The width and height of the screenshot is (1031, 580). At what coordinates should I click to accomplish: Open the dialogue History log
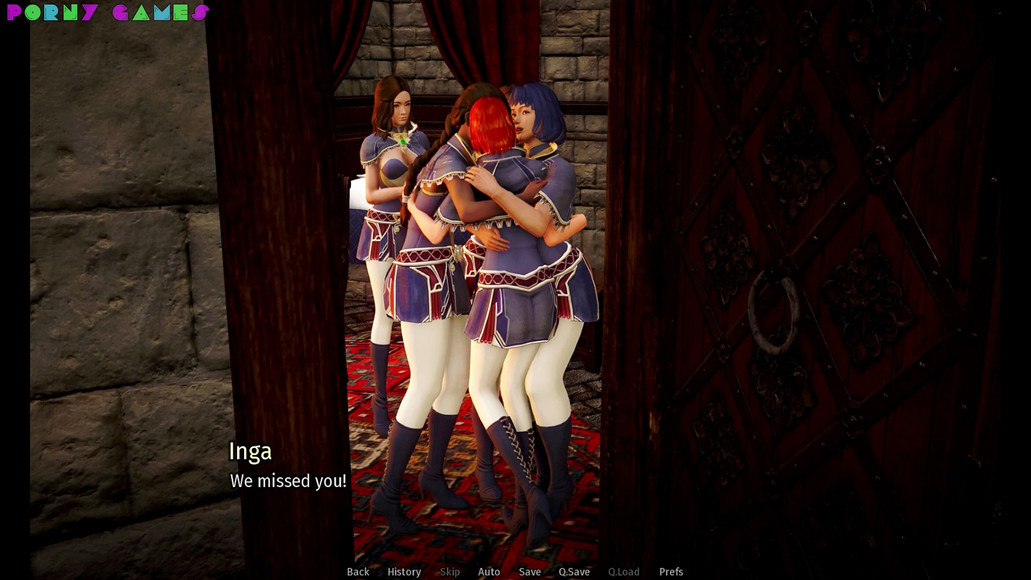(404, 572)
